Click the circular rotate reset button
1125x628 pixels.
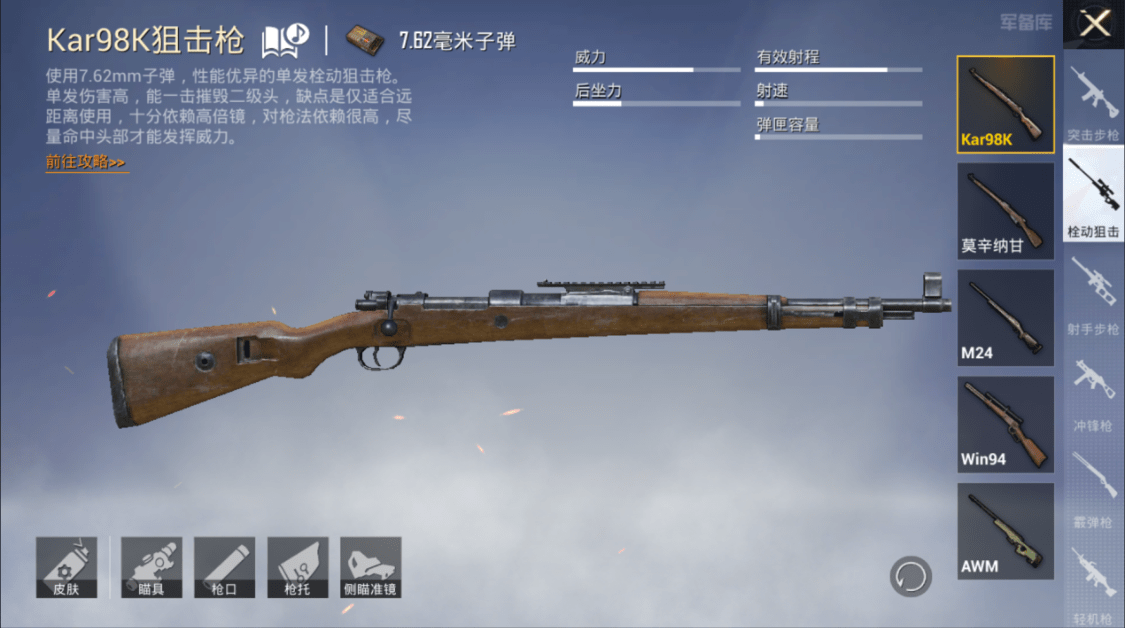tap(911, 577)
